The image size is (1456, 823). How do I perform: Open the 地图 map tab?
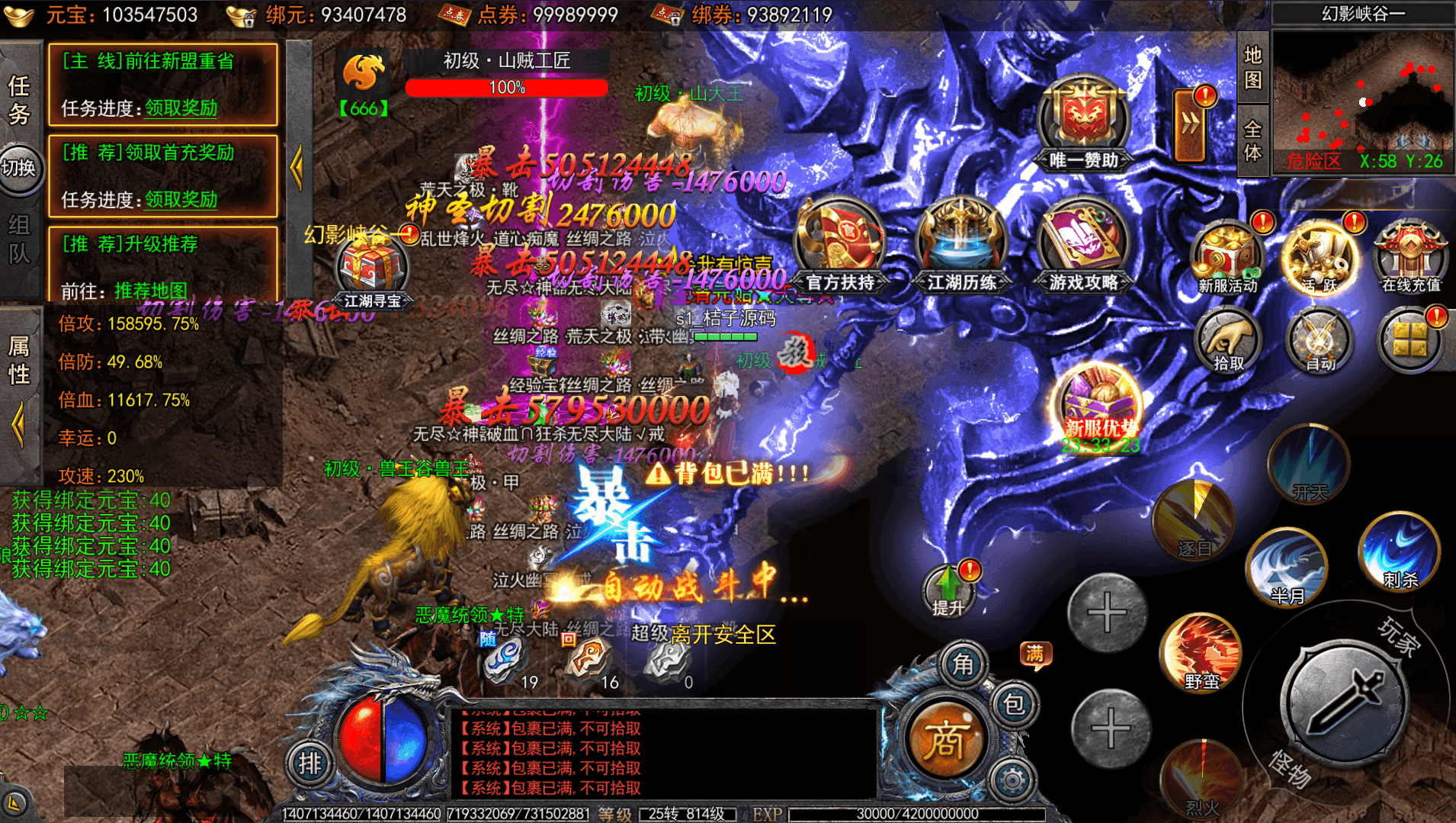pyautogui.click(x=1252, y=67)
